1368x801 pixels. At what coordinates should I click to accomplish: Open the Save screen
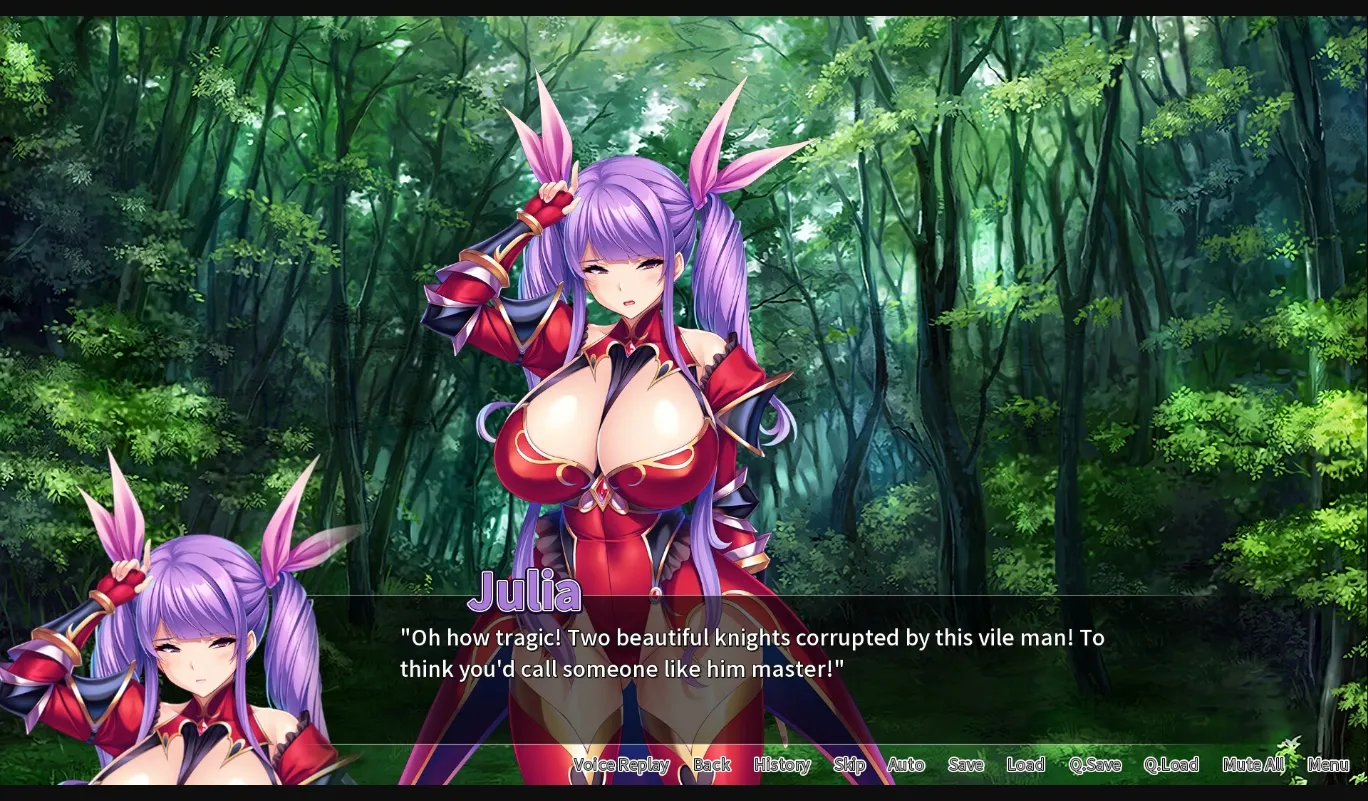965,764
